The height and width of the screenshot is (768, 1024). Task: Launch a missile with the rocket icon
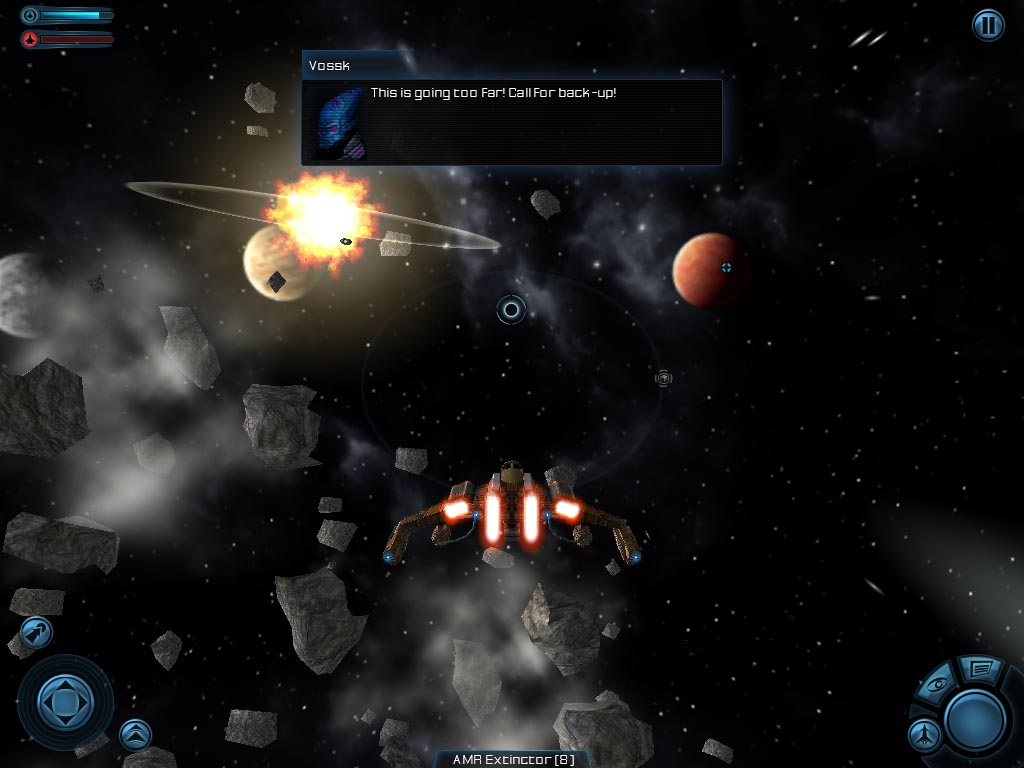925,735
